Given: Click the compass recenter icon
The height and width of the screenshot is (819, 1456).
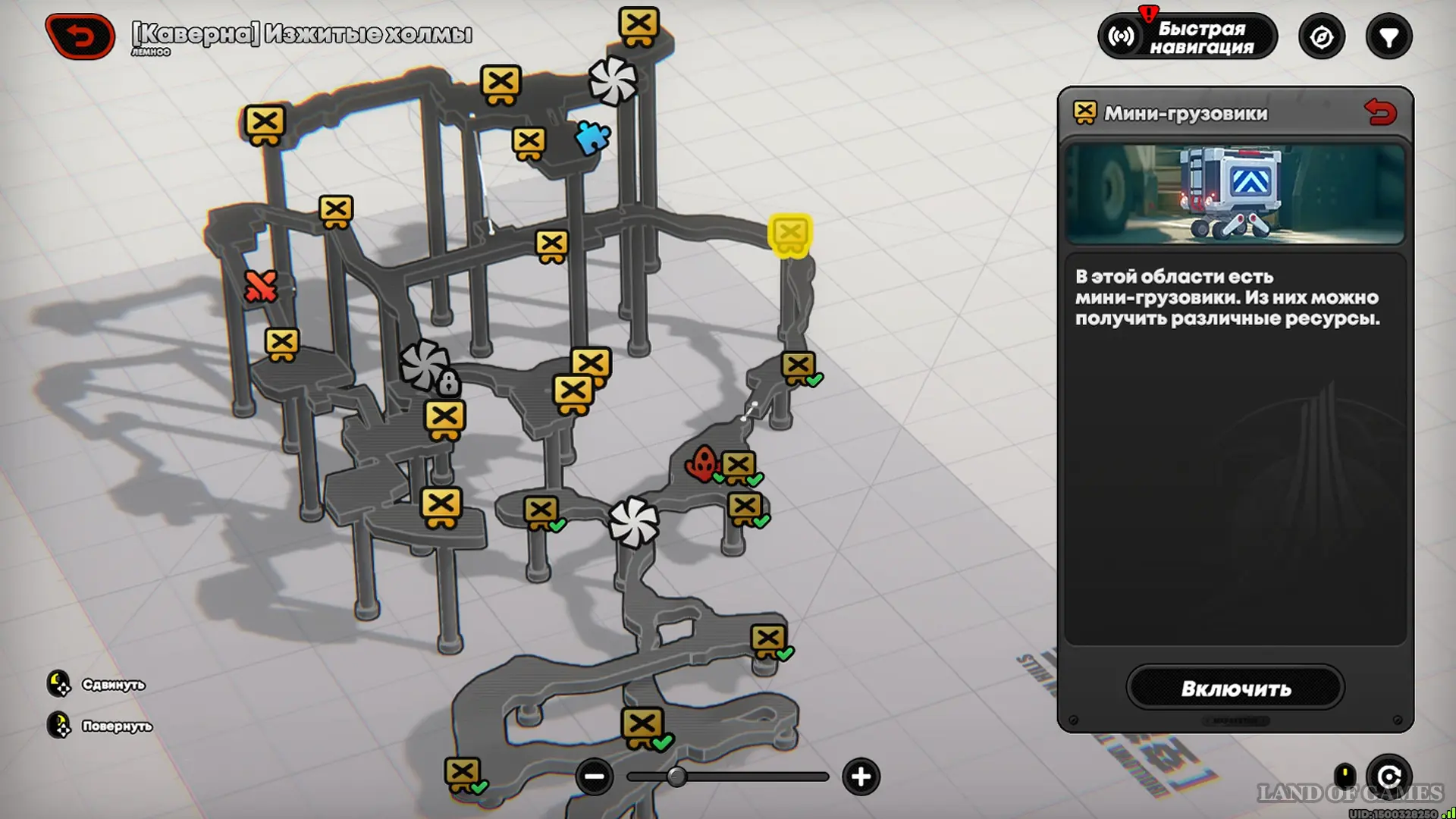Looking at the screenshot, I should (x=1321, y=37).
